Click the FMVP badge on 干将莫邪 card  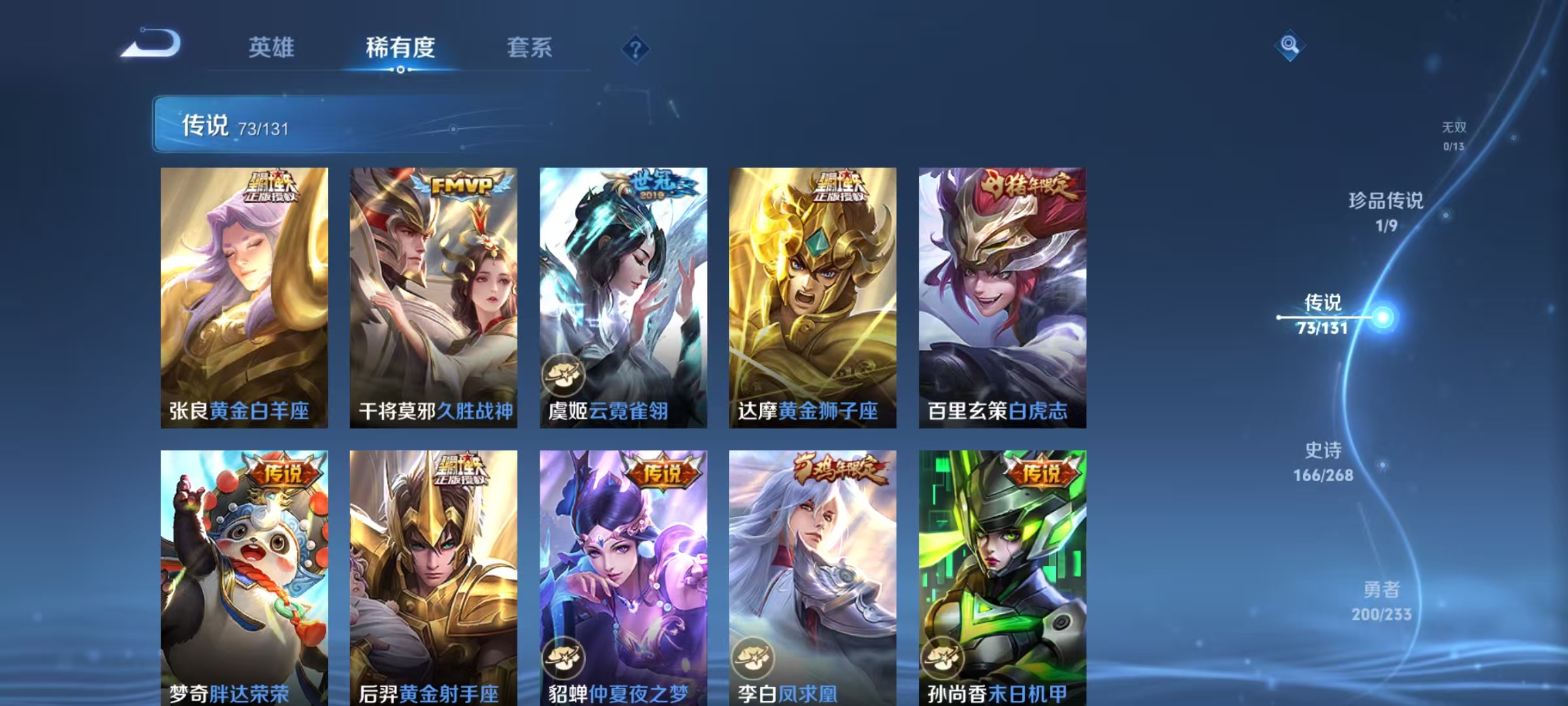click(461, 186)
